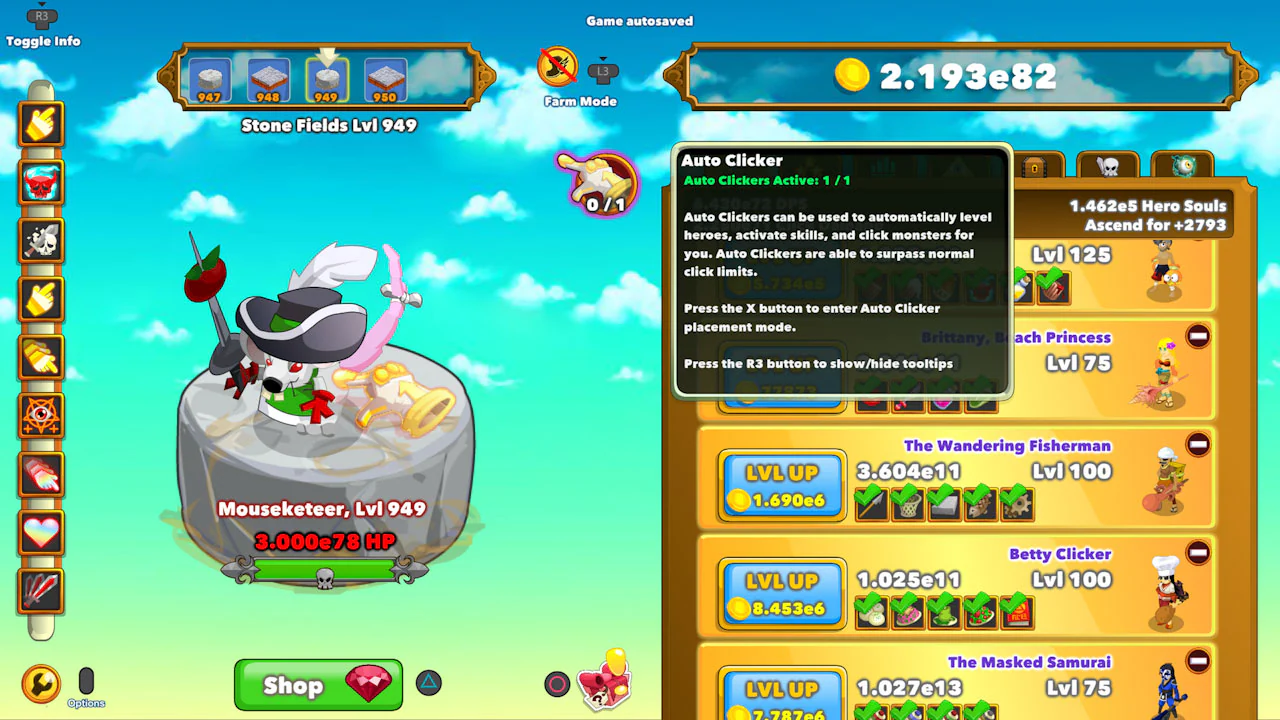Activate the Dark Ritual pentagram skill
1280x720 pixels.
(x=42, y=415)
